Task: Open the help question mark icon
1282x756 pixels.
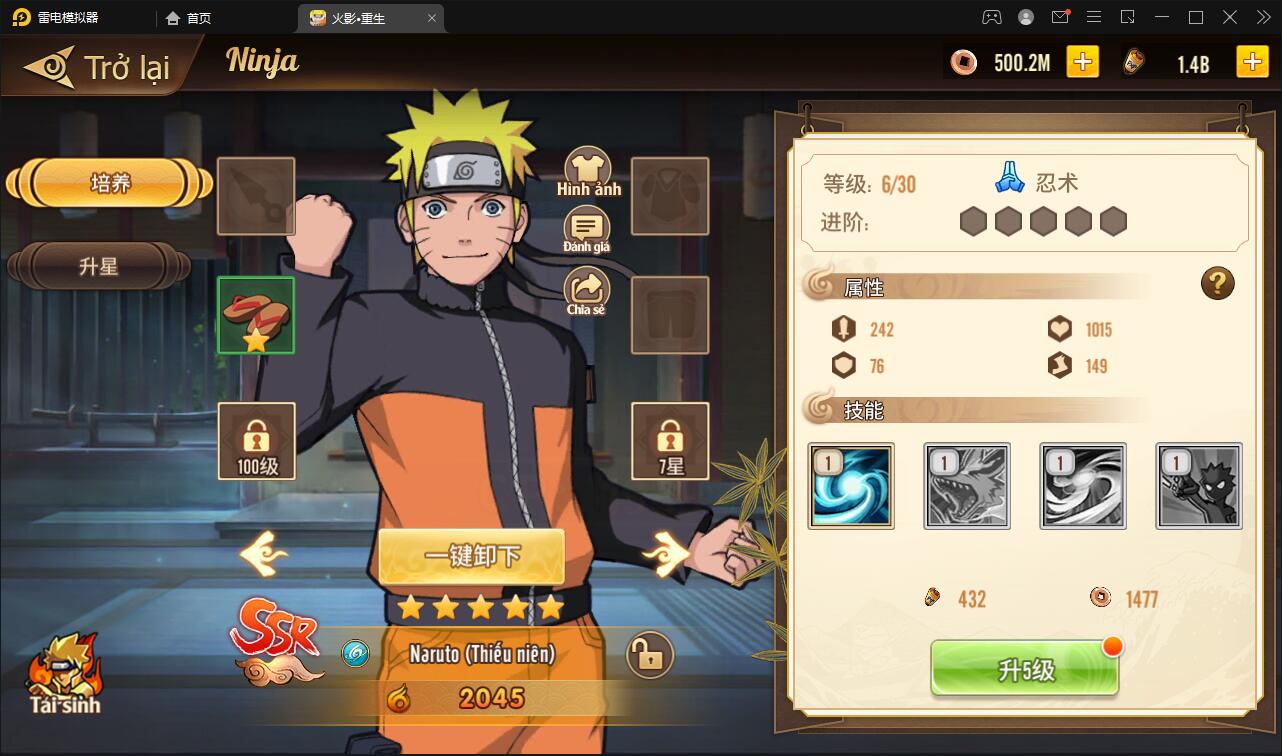Action: 1217,283
